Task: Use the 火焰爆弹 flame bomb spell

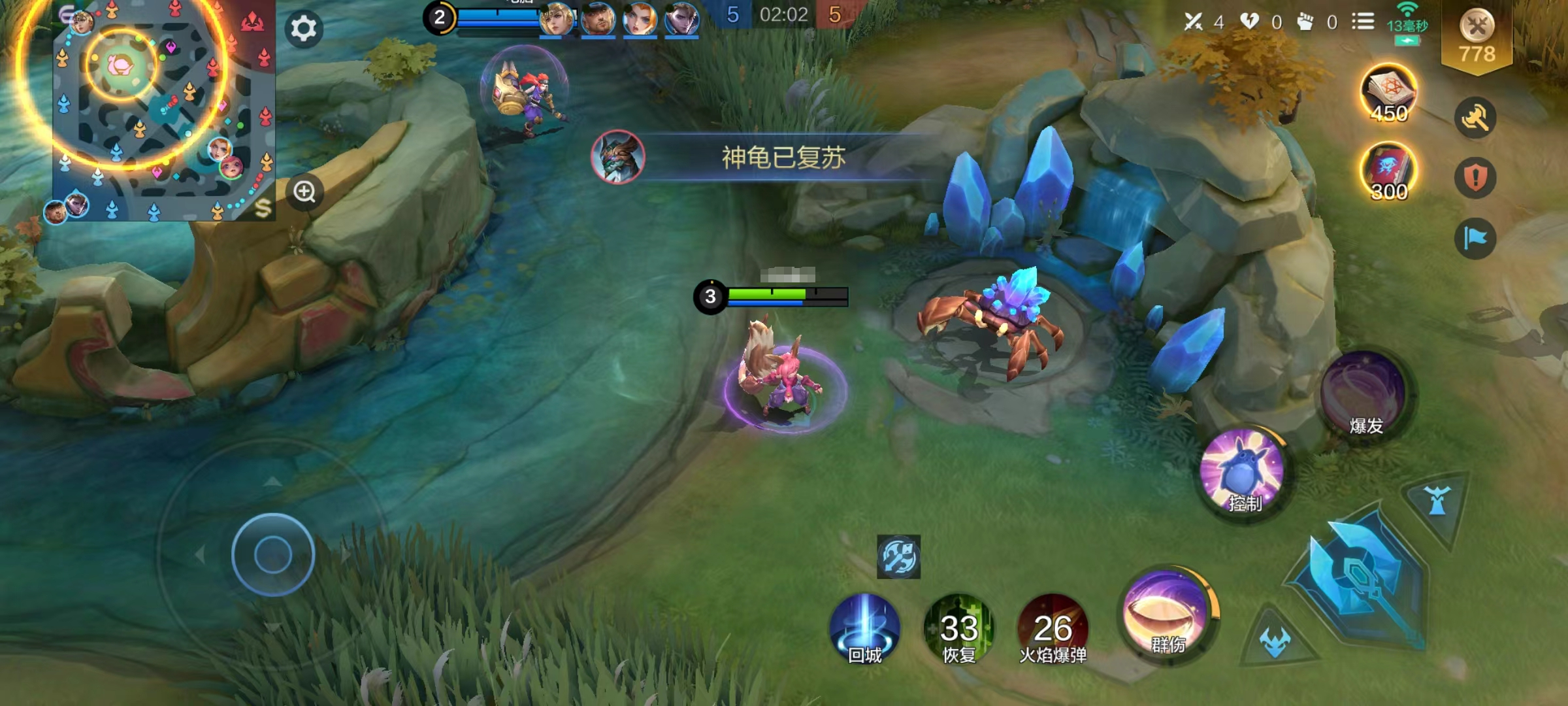Action: 1053,629
